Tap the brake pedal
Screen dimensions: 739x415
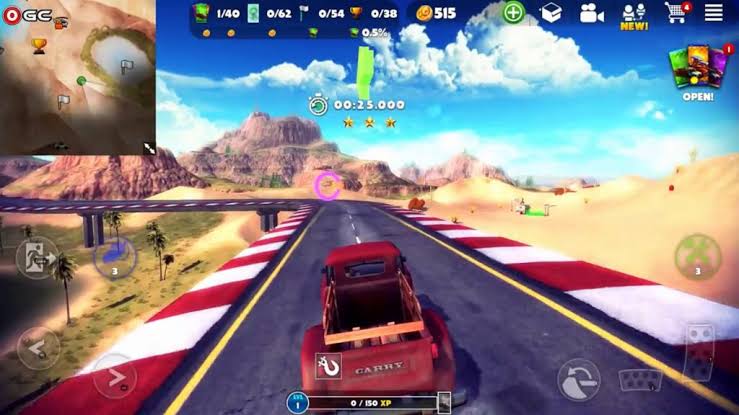pyautogui.click(x=637, y=380)
